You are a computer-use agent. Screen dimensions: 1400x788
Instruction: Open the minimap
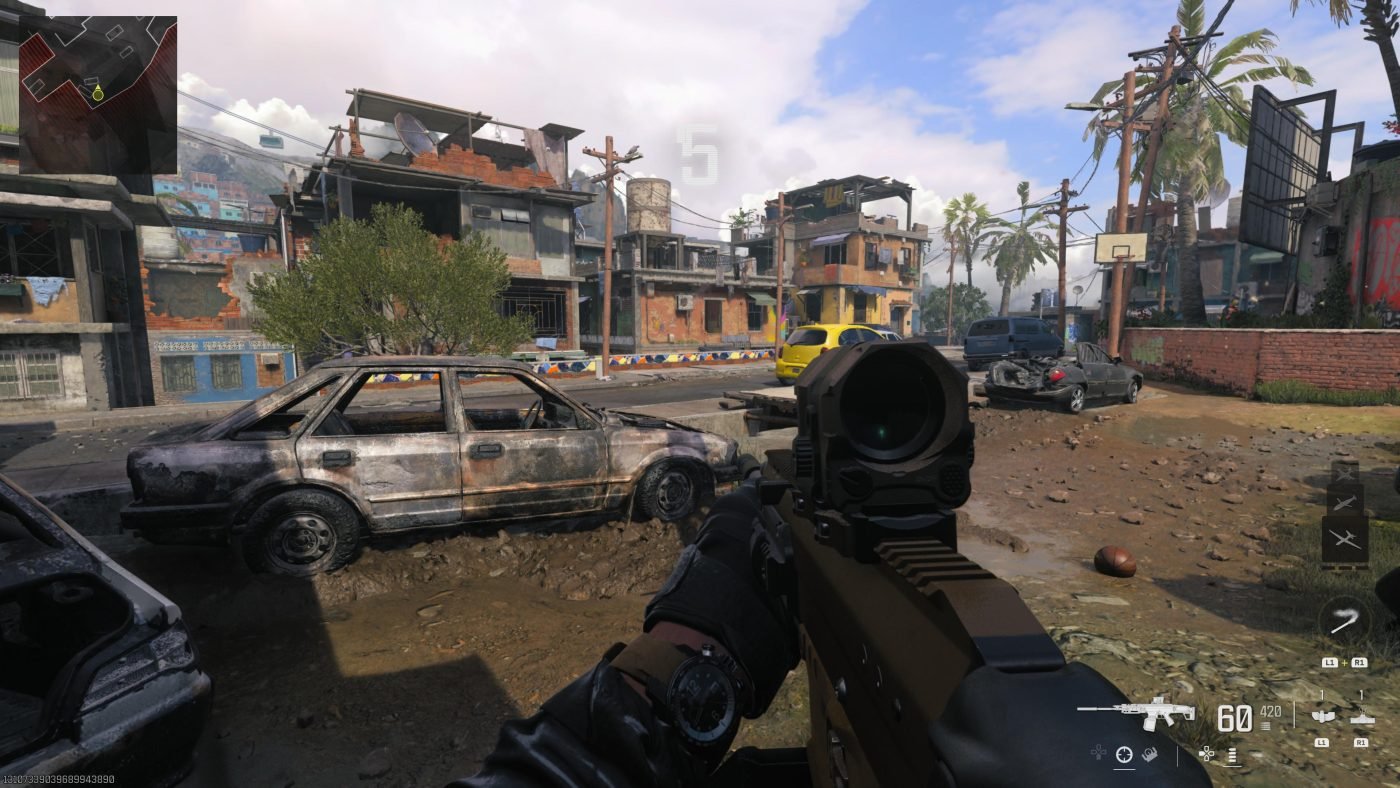click(98, 94)
